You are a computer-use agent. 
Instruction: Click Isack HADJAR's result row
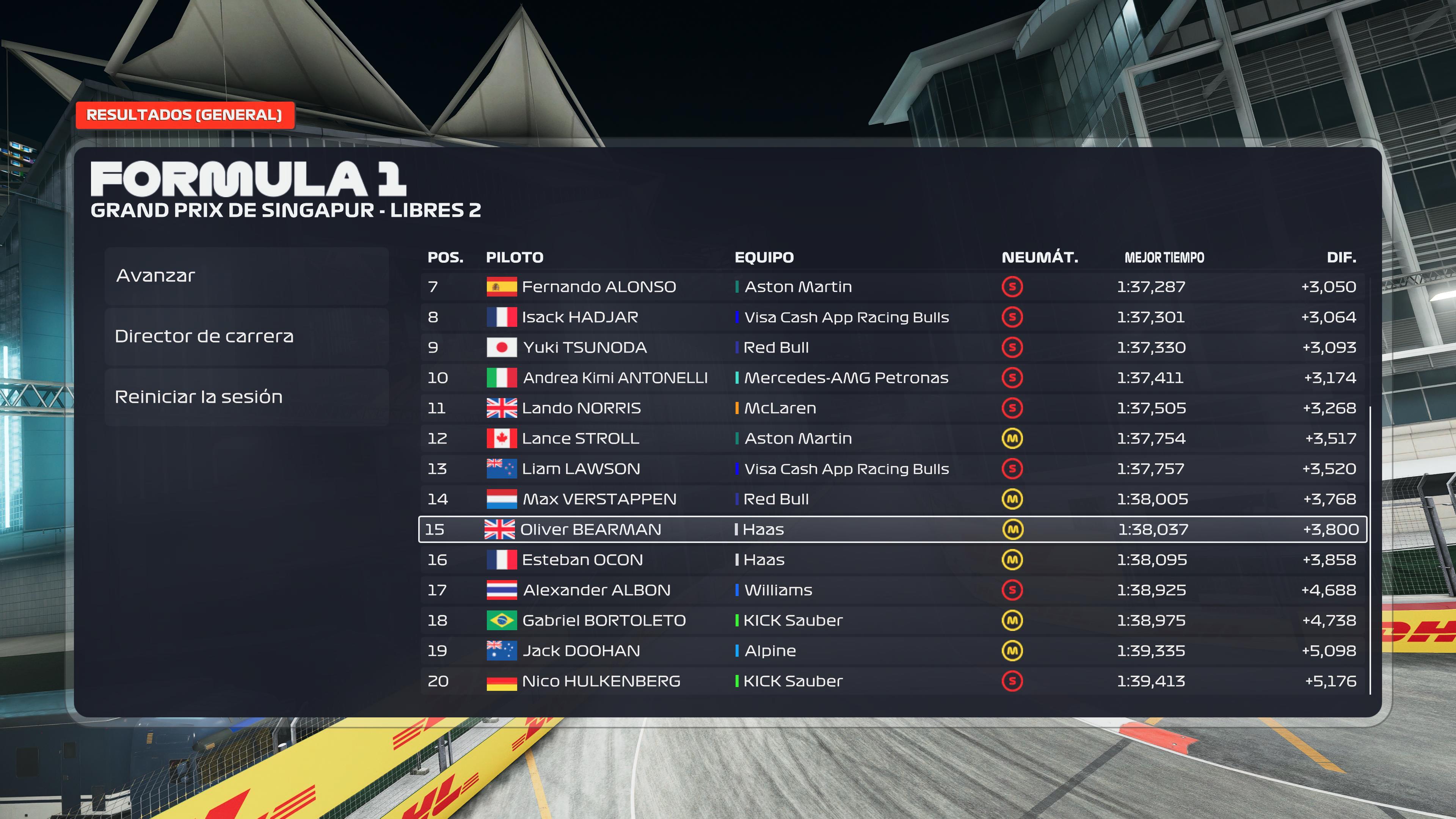tap(892, 317)
